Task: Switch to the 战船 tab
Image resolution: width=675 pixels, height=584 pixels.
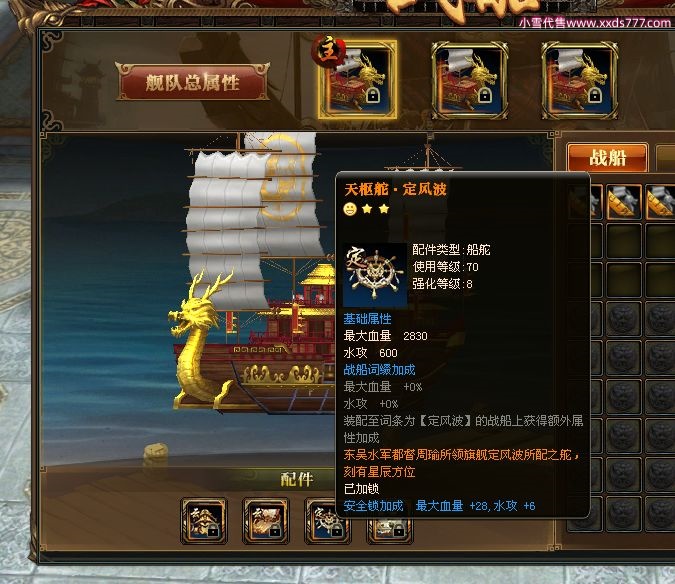Action: [x=607, y=157]
